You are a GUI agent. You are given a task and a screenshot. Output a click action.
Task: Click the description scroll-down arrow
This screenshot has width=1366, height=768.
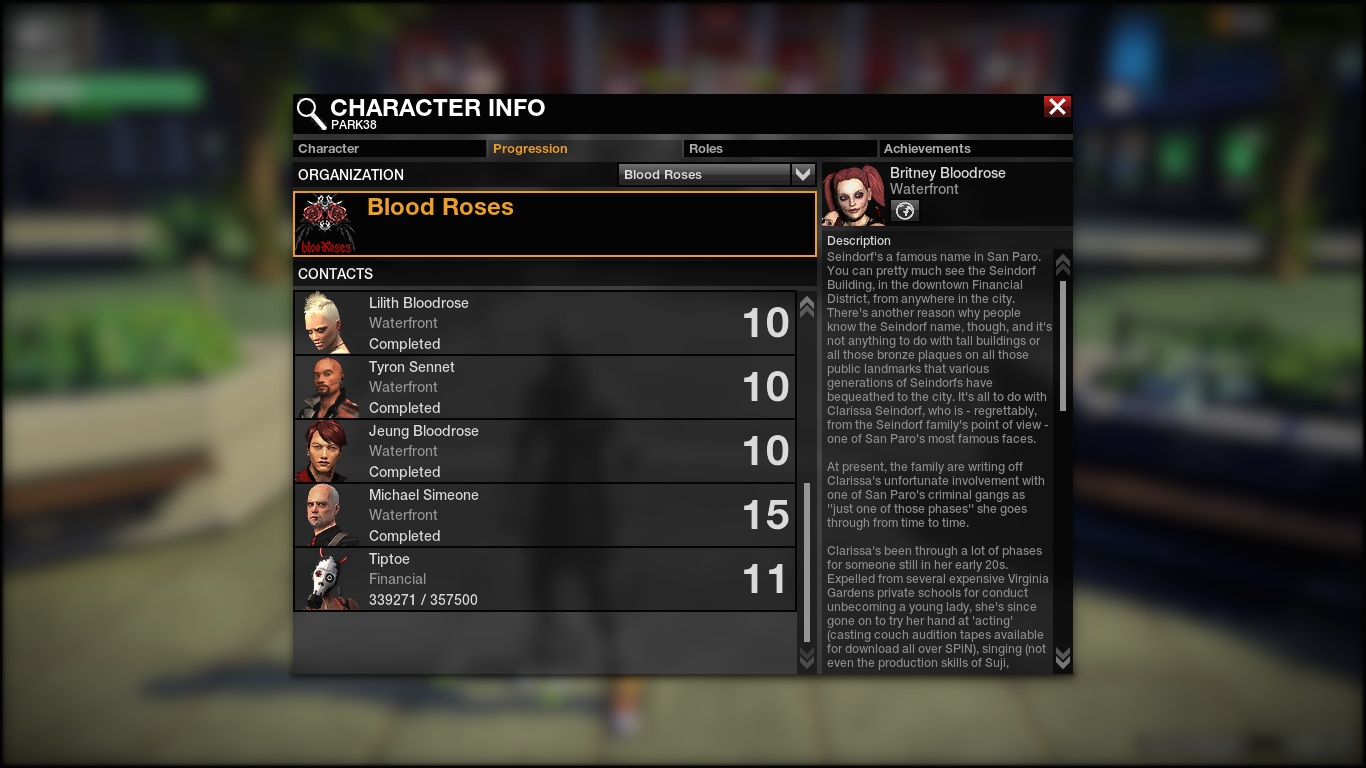pyautogui.click(x=1063, y=657)
